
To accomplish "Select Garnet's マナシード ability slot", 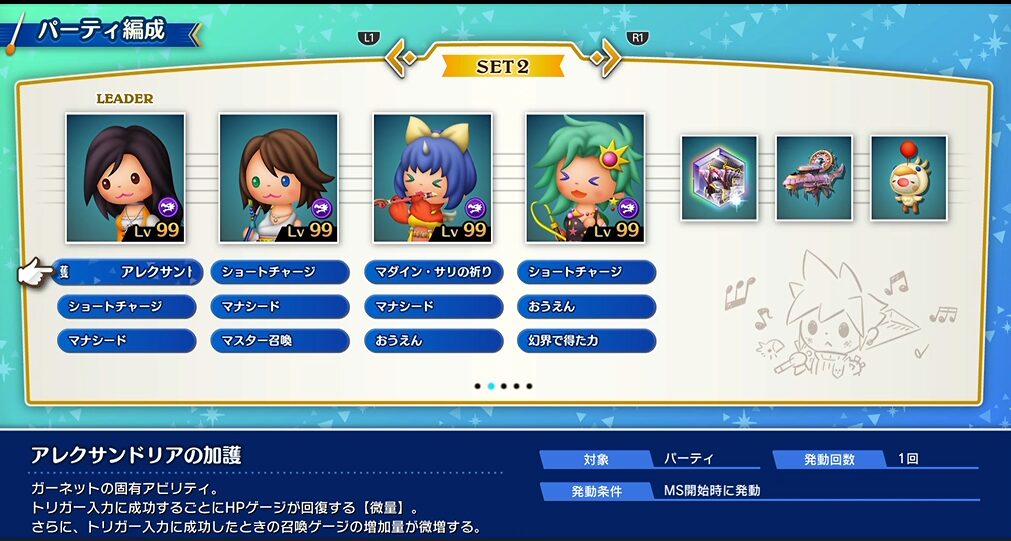I will 127,340.
